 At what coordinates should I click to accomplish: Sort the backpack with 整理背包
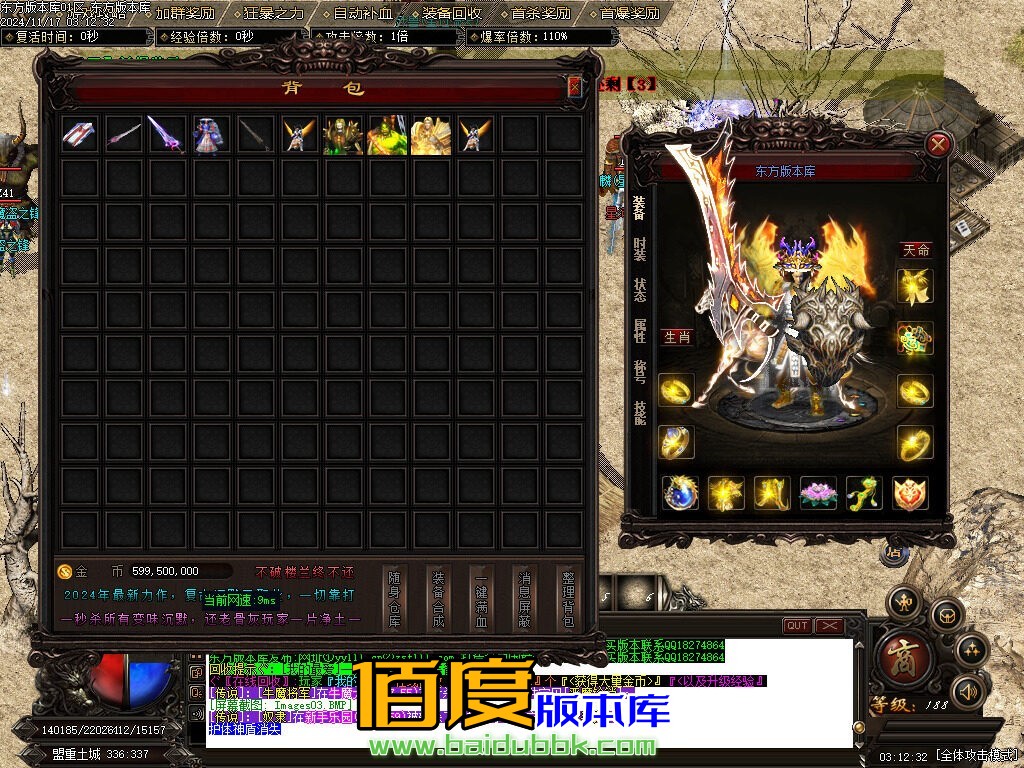pyautogui.click(x=568, y=599)
